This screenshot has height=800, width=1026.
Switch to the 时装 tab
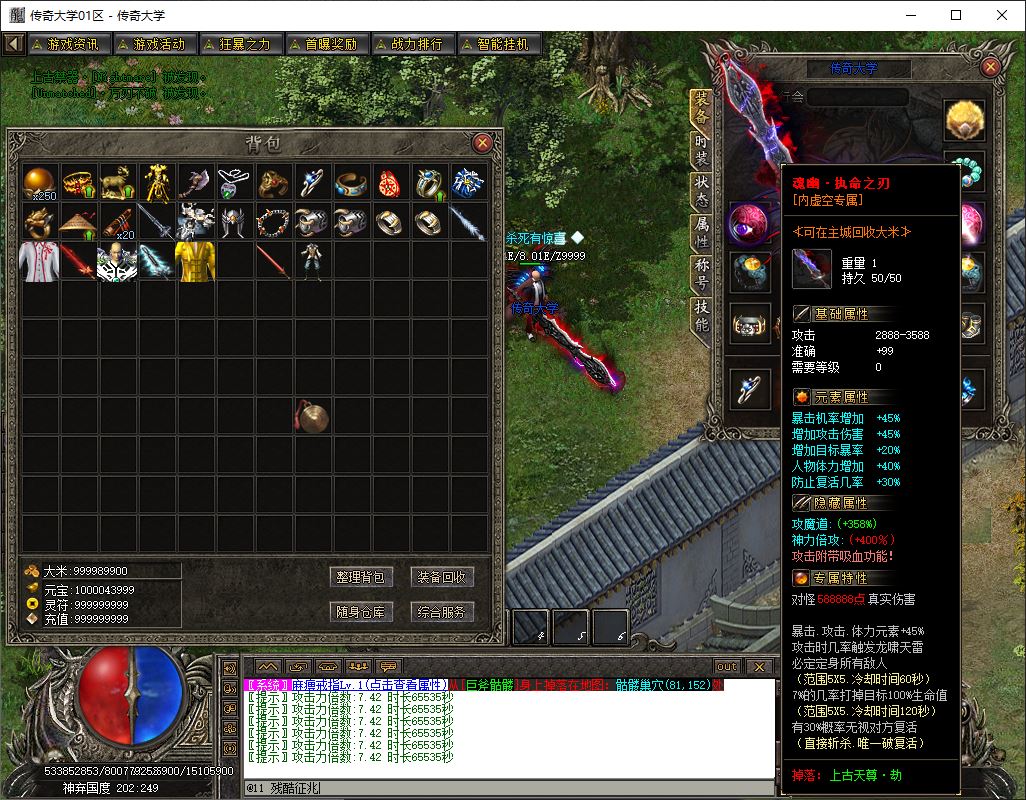[702, 148]
